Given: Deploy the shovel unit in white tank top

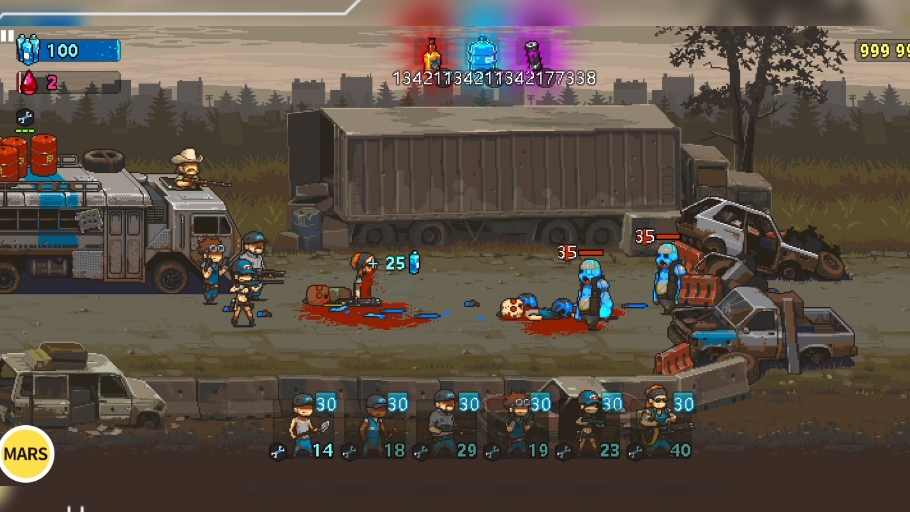Looking at the screenshot, I should coord(304,424).
